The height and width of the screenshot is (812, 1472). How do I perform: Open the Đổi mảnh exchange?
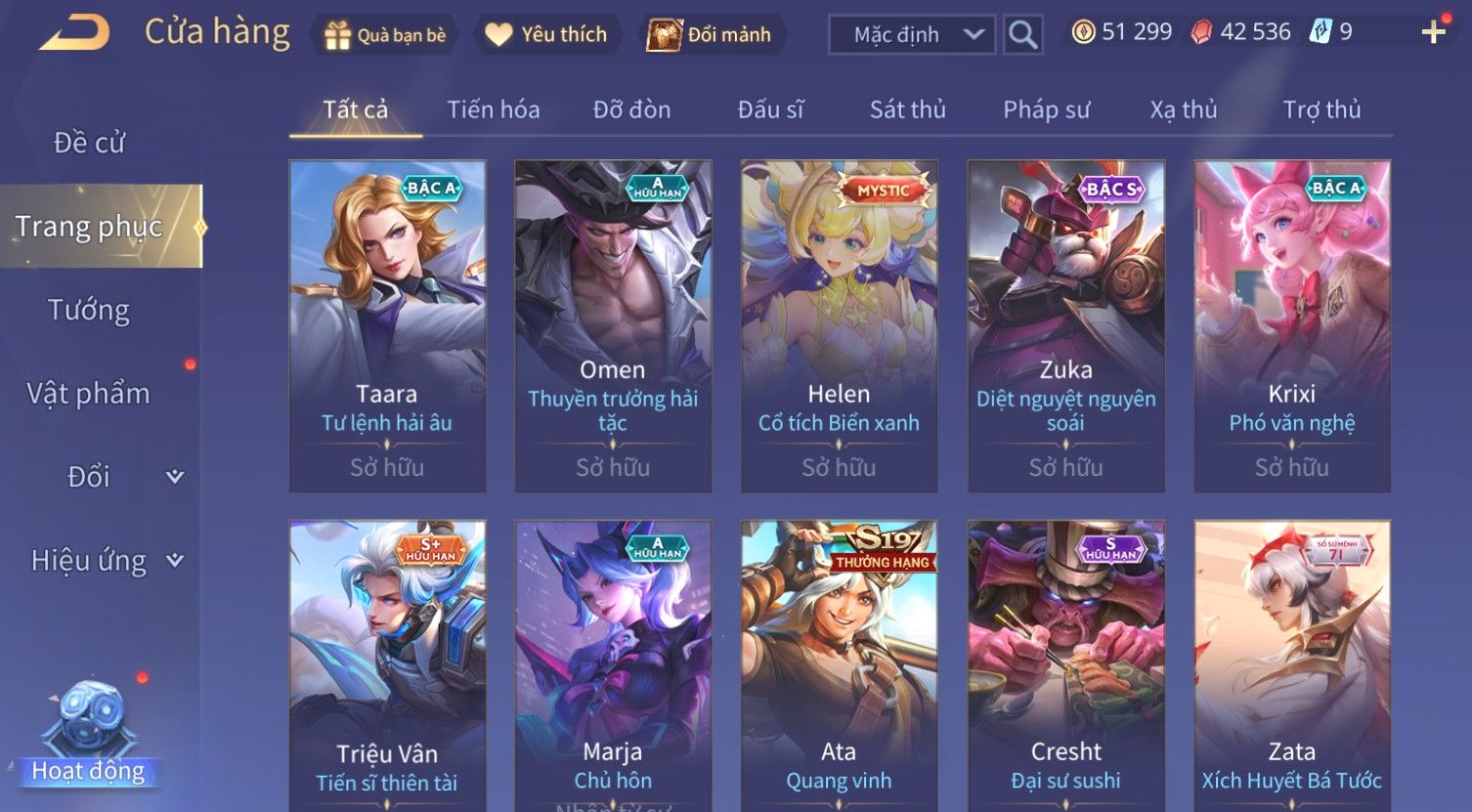(x=710, y=35)
